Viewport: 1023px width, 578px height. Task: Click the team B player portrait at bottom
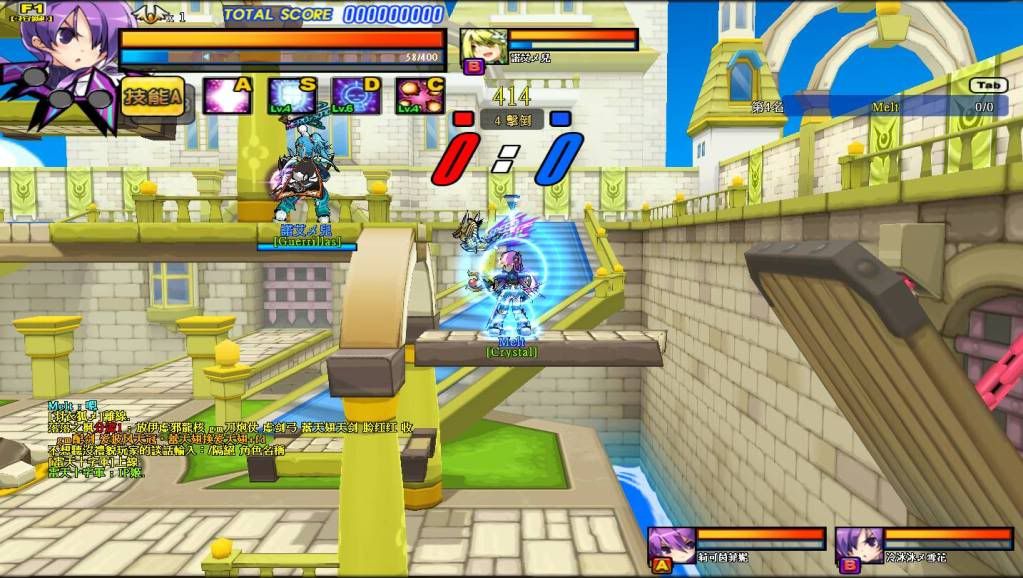click(x=858, y=546)
